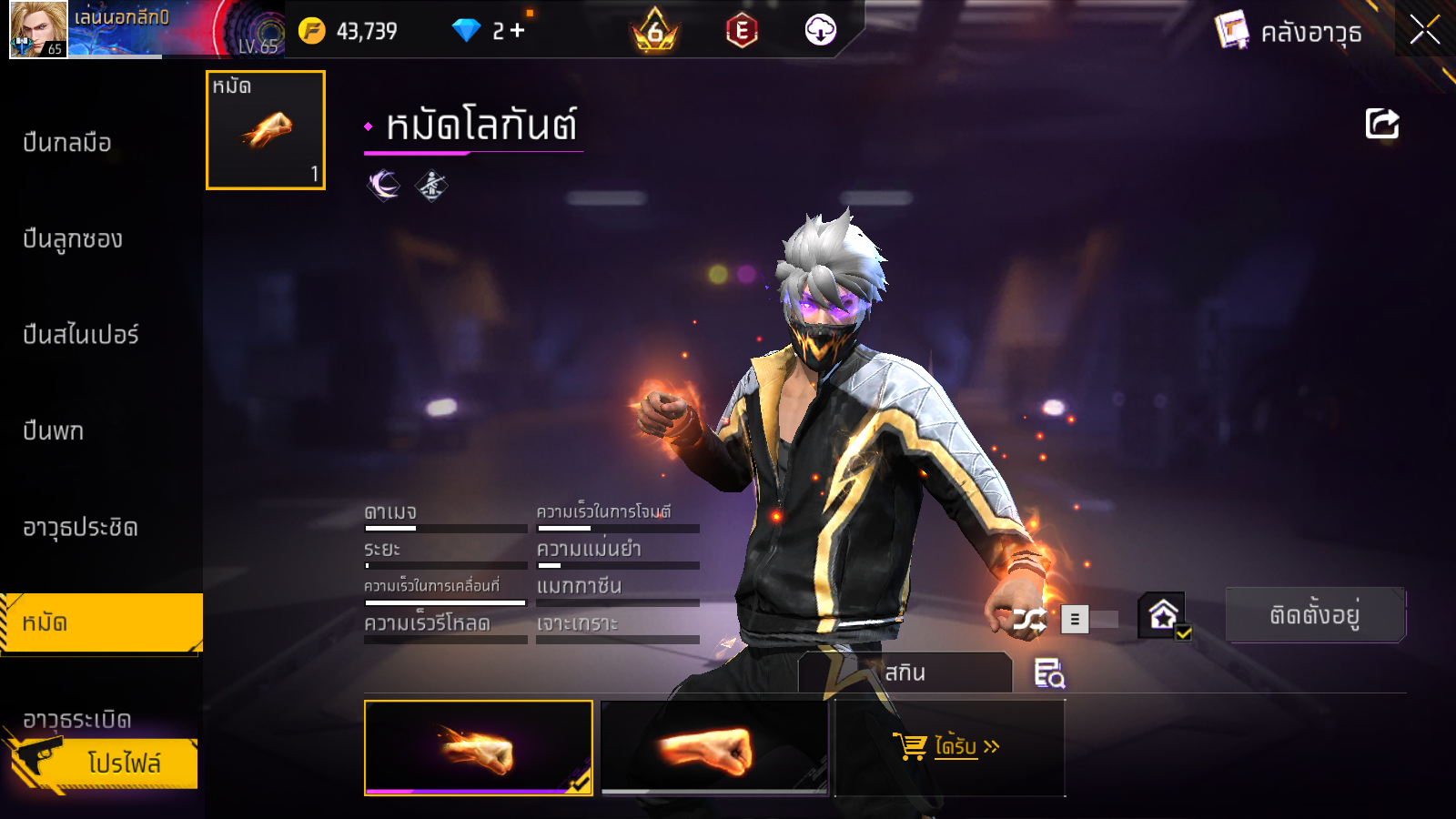Share the fist skin via share icon
The image size is (1456, 819).
click(1381, 124)
